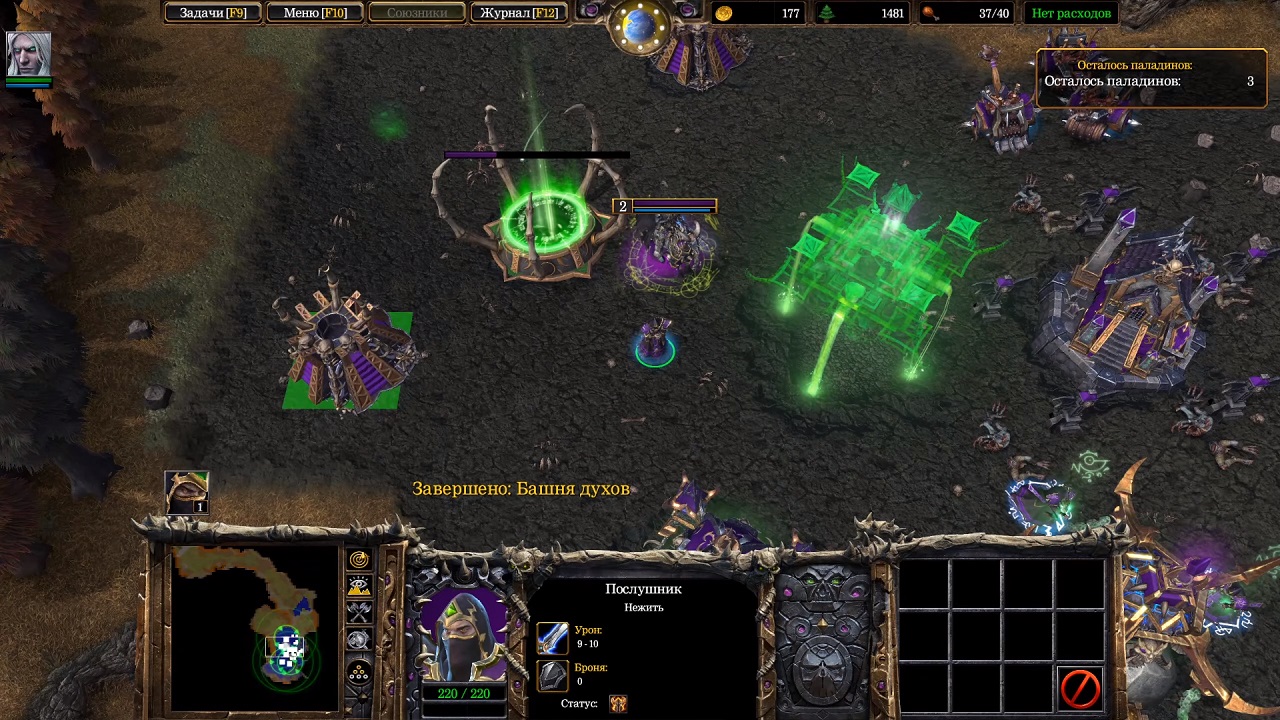
Task: Click the Статус buff icon
Action: tap(618, 703)
